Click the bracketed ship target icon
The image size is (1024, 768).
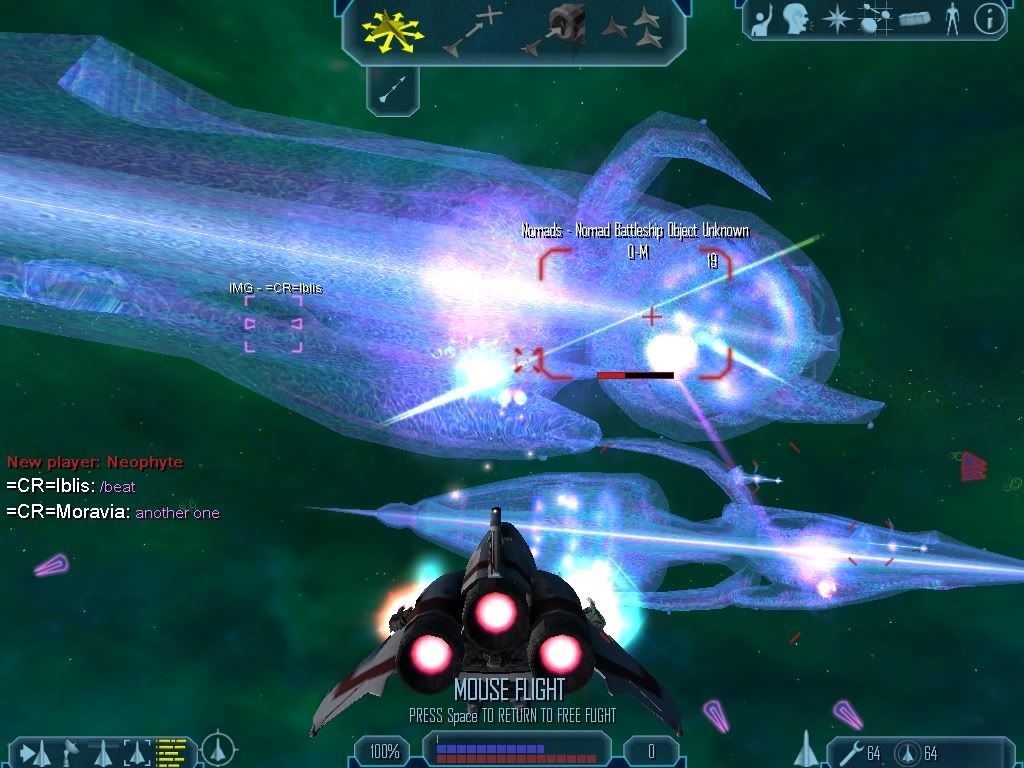pyautogui.click(x=137, y=750)
